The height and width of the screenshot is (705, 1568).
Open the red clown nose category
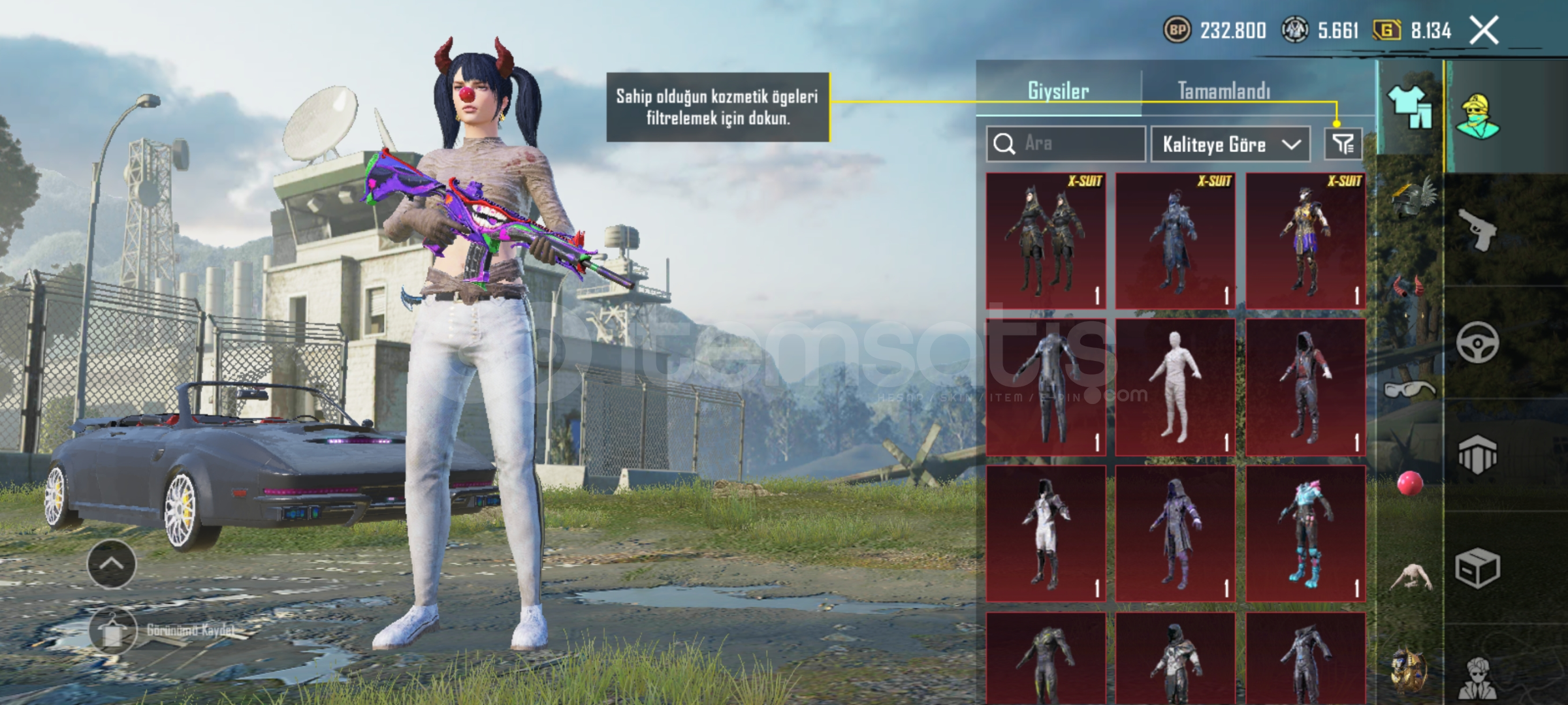pos(1409,484)
